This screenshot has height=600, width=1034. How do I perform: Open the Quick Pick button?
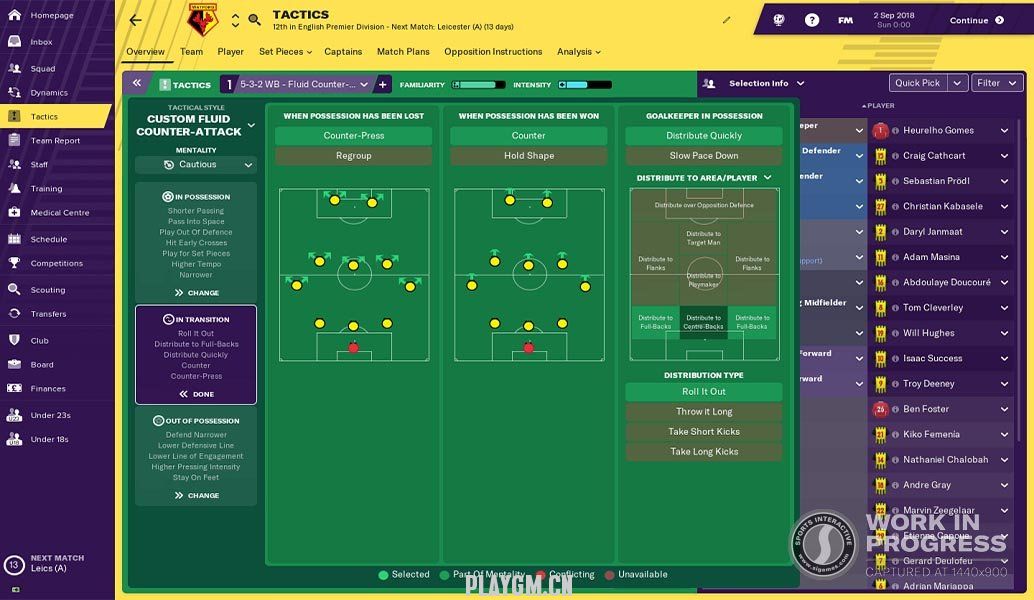click(x=917, y=83)
